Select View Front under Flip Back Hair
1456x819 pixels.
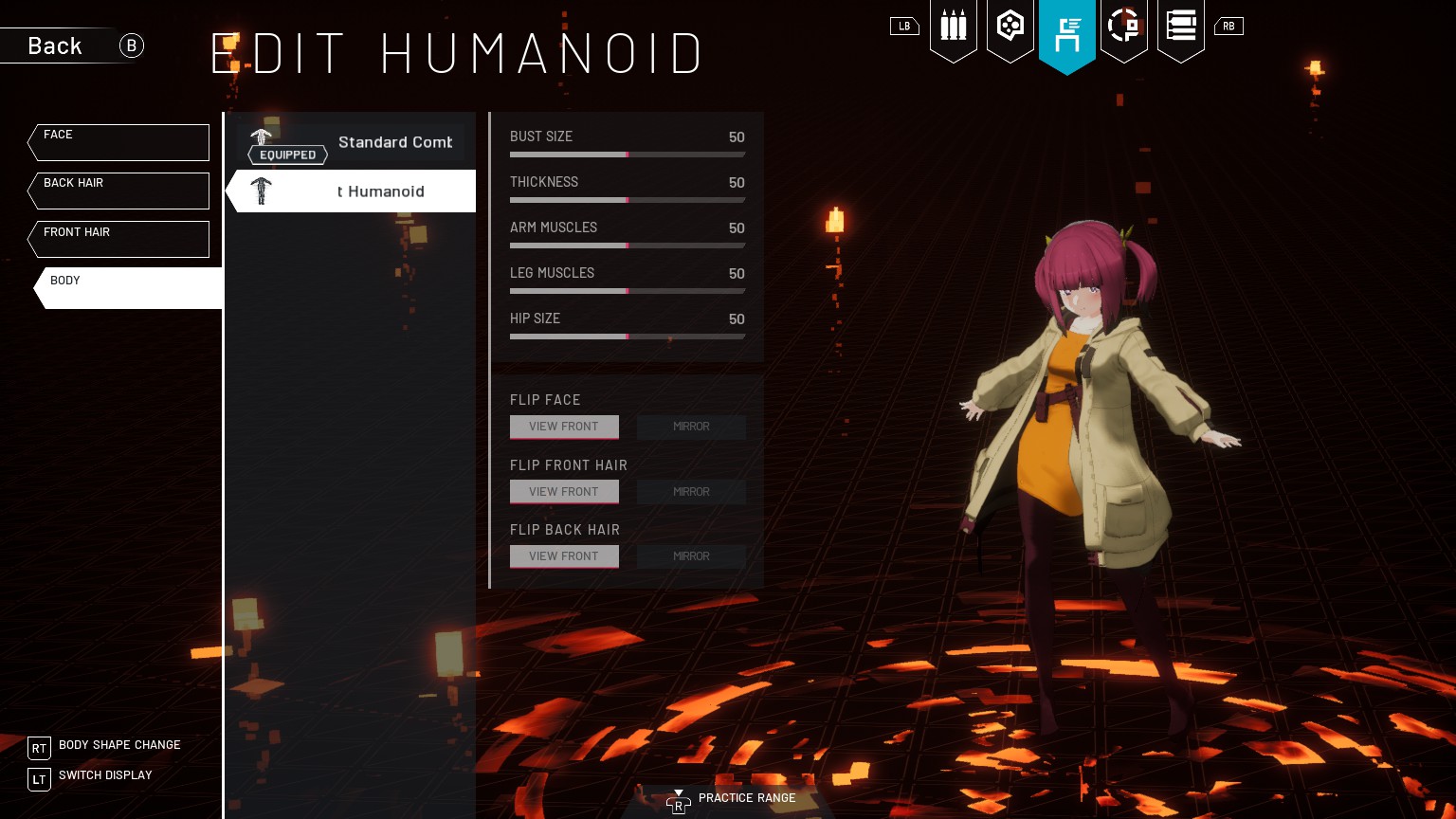(564, 556)
